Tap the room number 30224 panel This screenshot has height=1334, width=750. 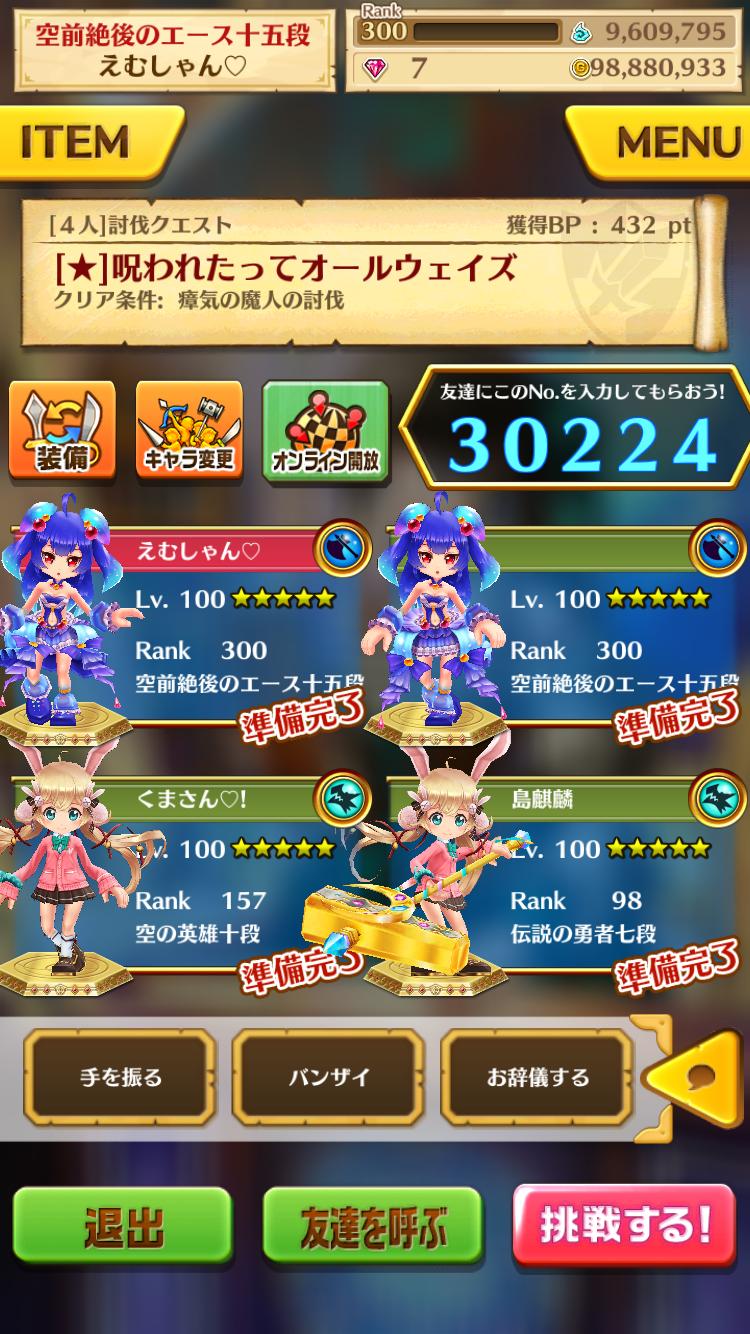580,432
